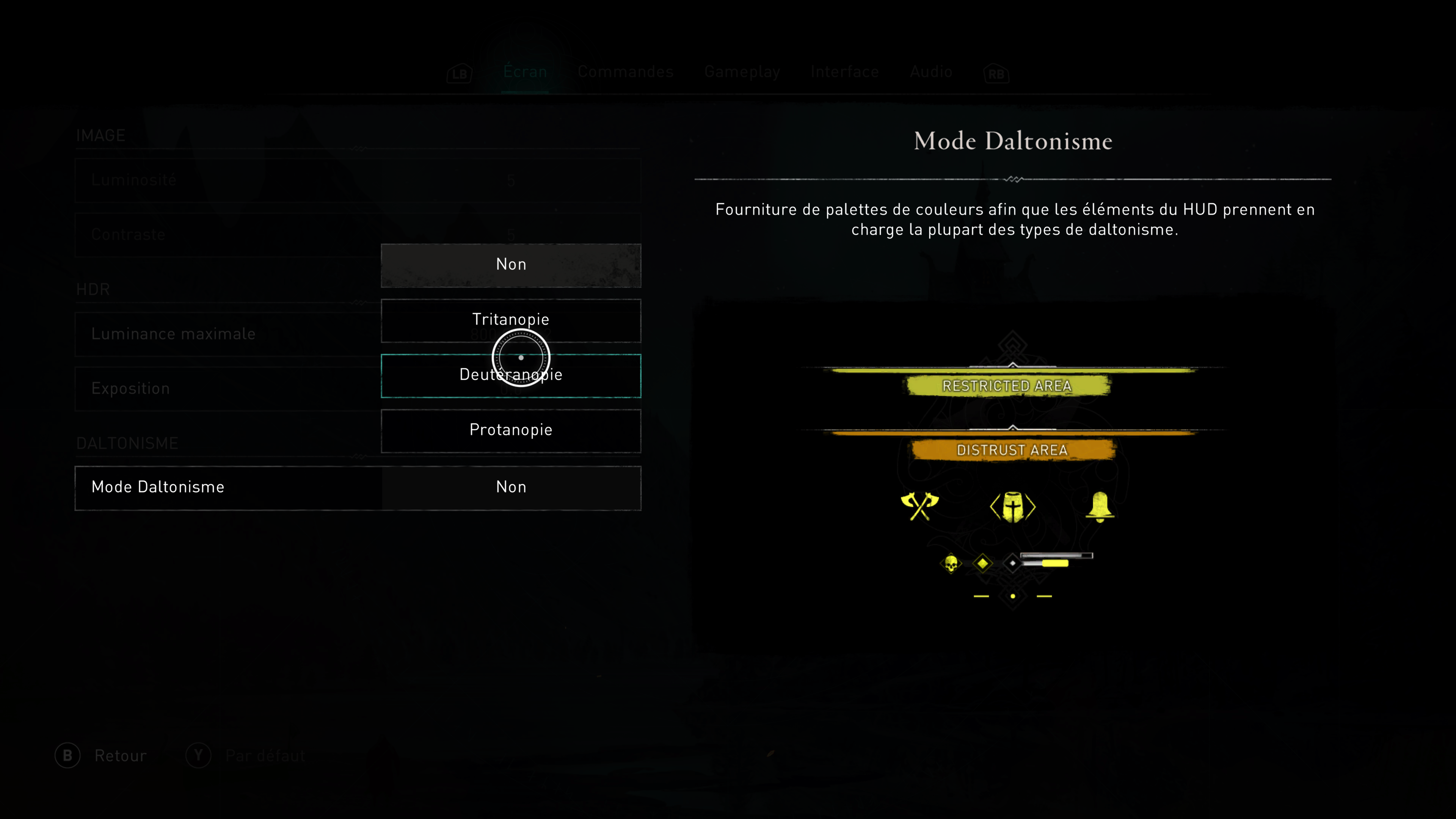Open the Gameplay tab
Image resolution: width=1456 pixels, height=819 pixels.
click(742, 72)
